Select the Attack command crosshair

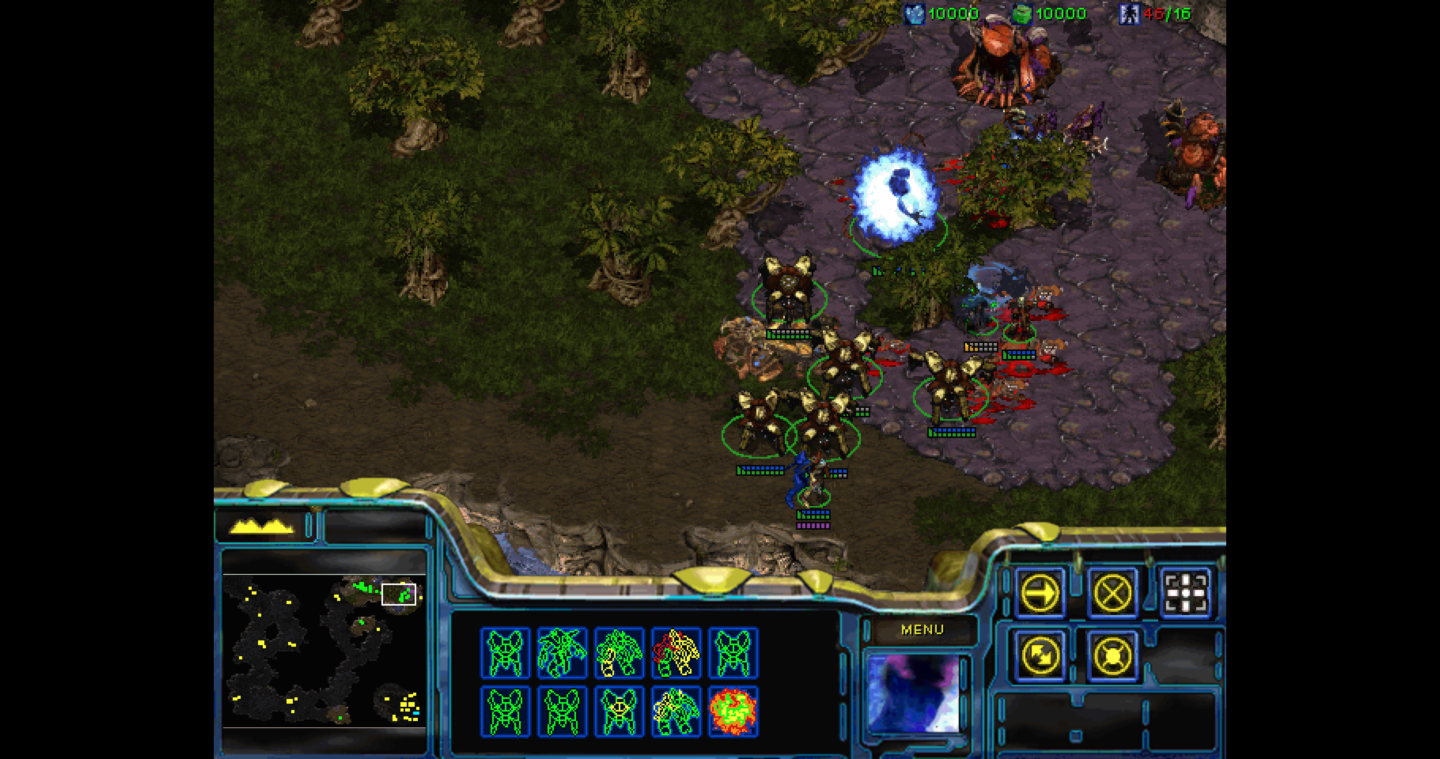point(1186,592)
